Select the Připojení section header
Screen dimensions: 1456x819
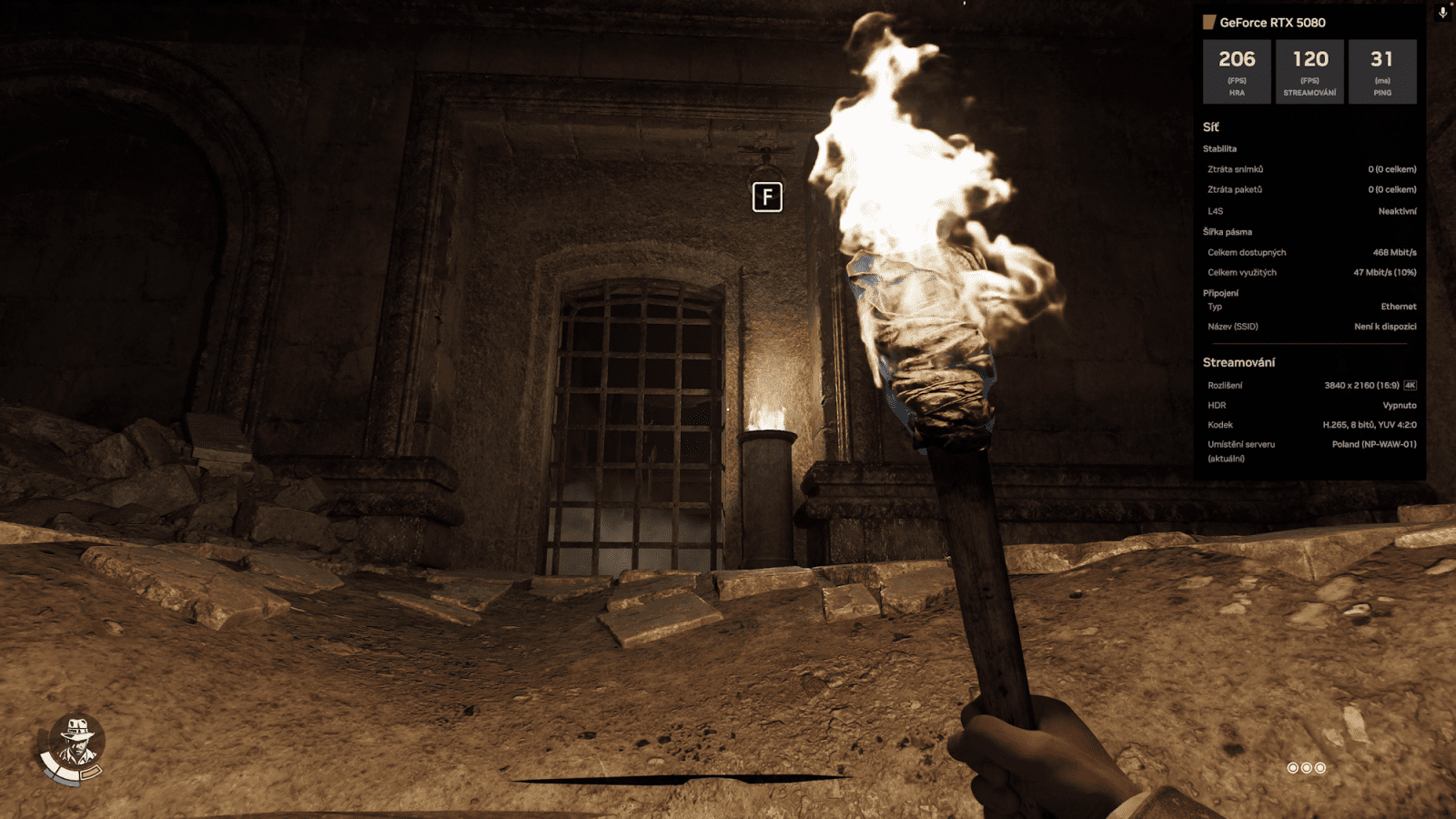pyautogui.click(x=1222, y=292)
